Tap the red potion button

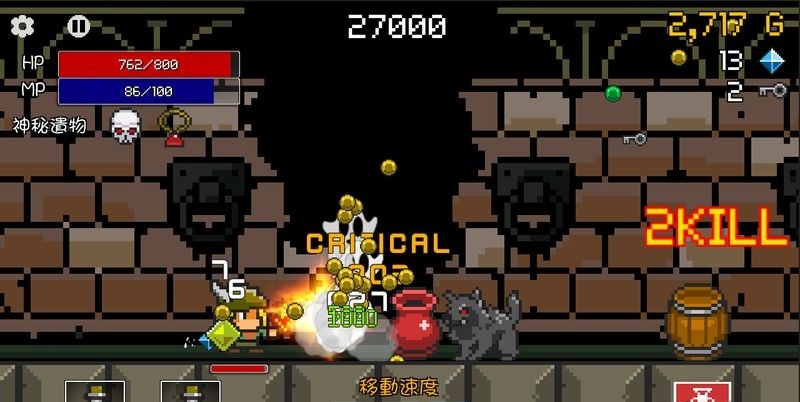click(x=703, y=392)
